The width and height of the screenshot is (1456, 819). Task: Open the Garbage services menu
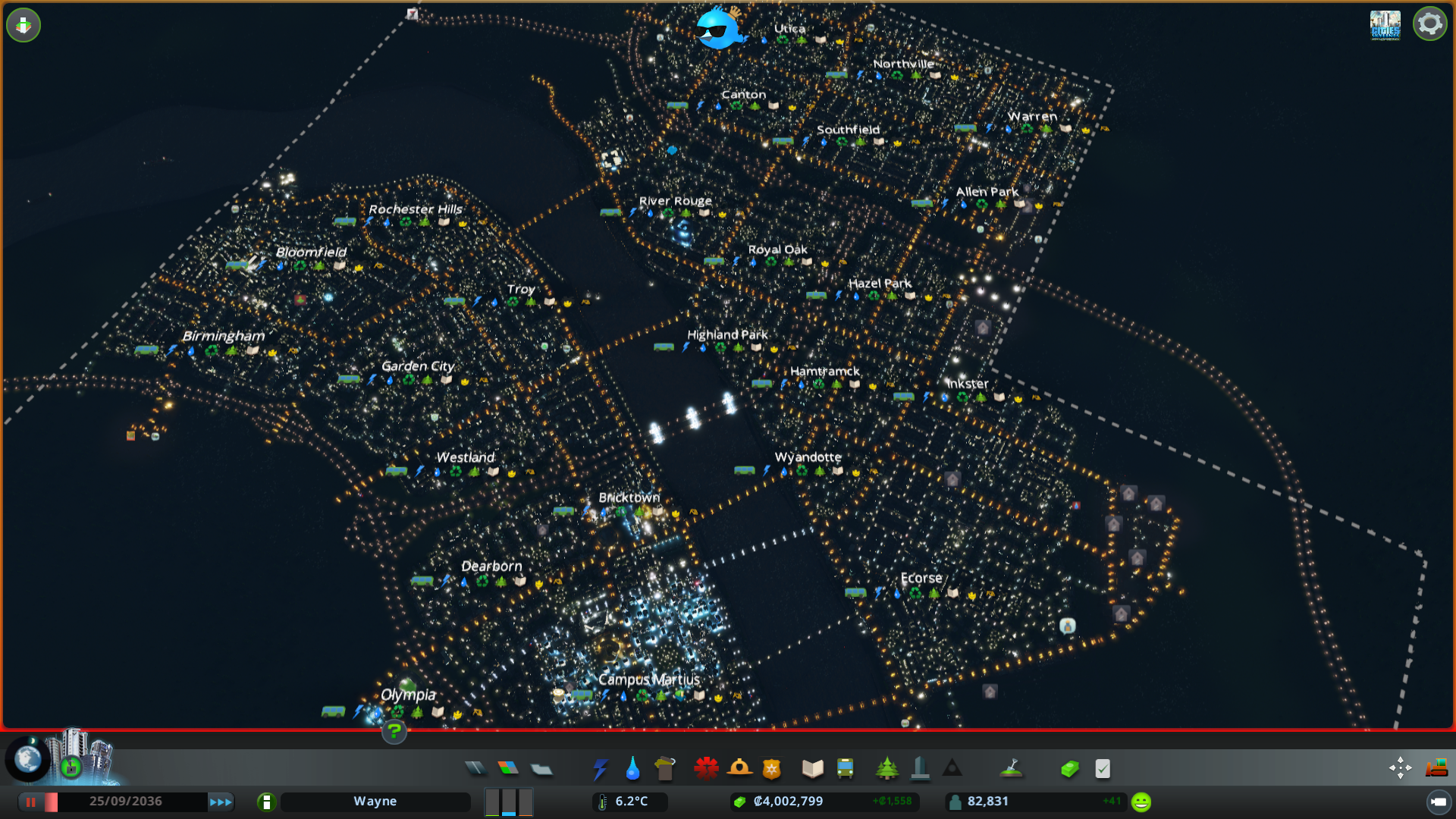click(665, 767)
